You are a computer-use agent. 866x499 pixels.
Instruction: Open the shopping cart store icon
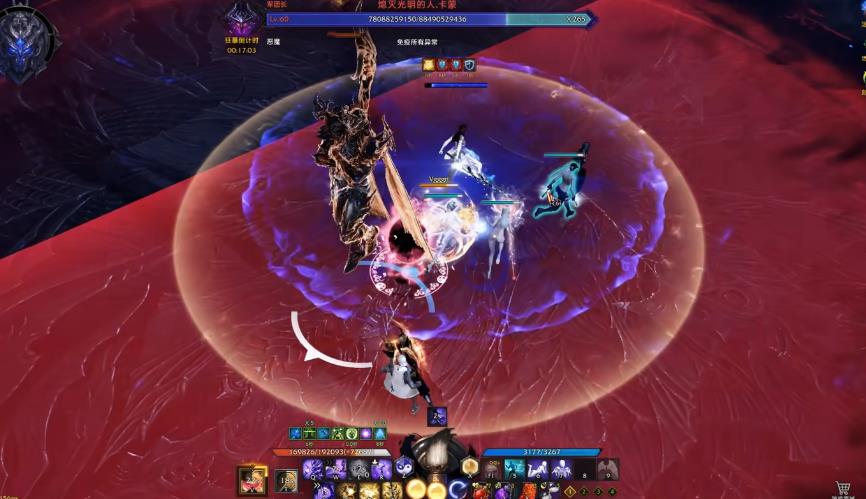point(843,489)
